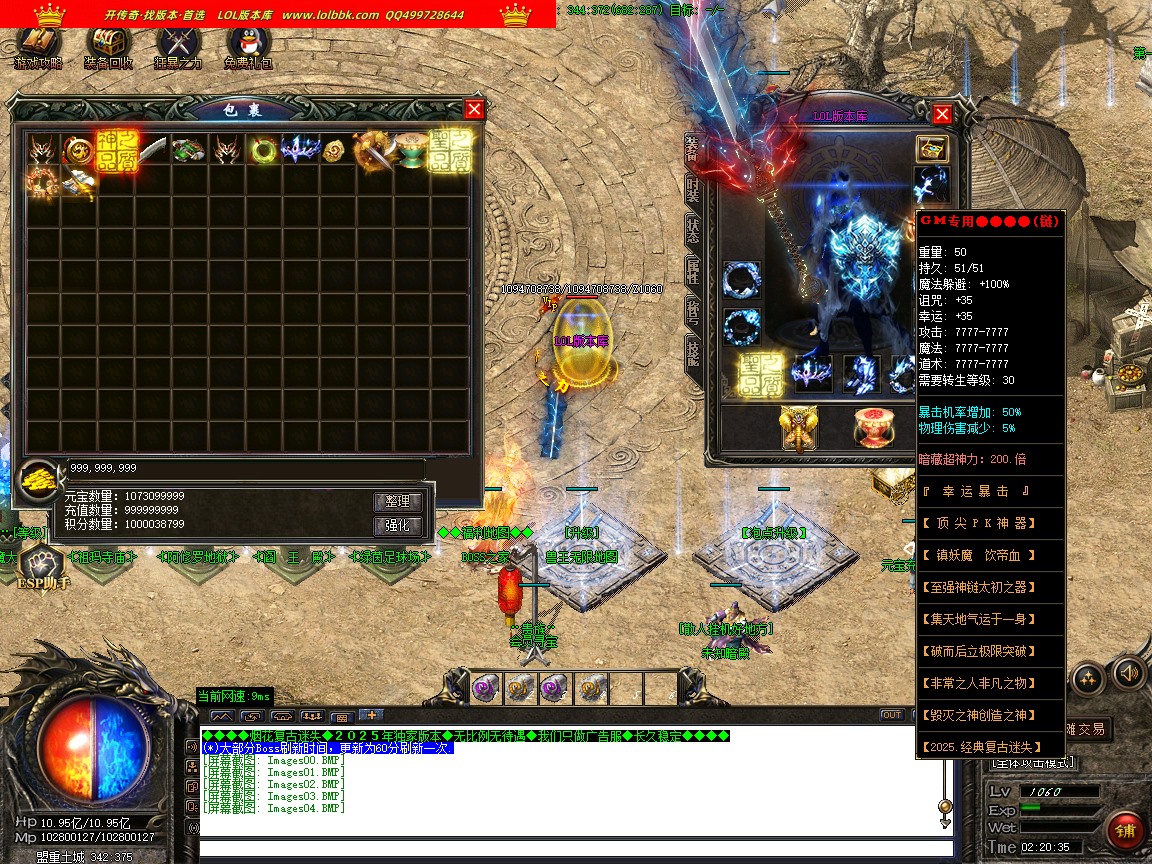The image size is (1152, 864).
Task: Open the round red 铺 shop button
Action: 1126,830
